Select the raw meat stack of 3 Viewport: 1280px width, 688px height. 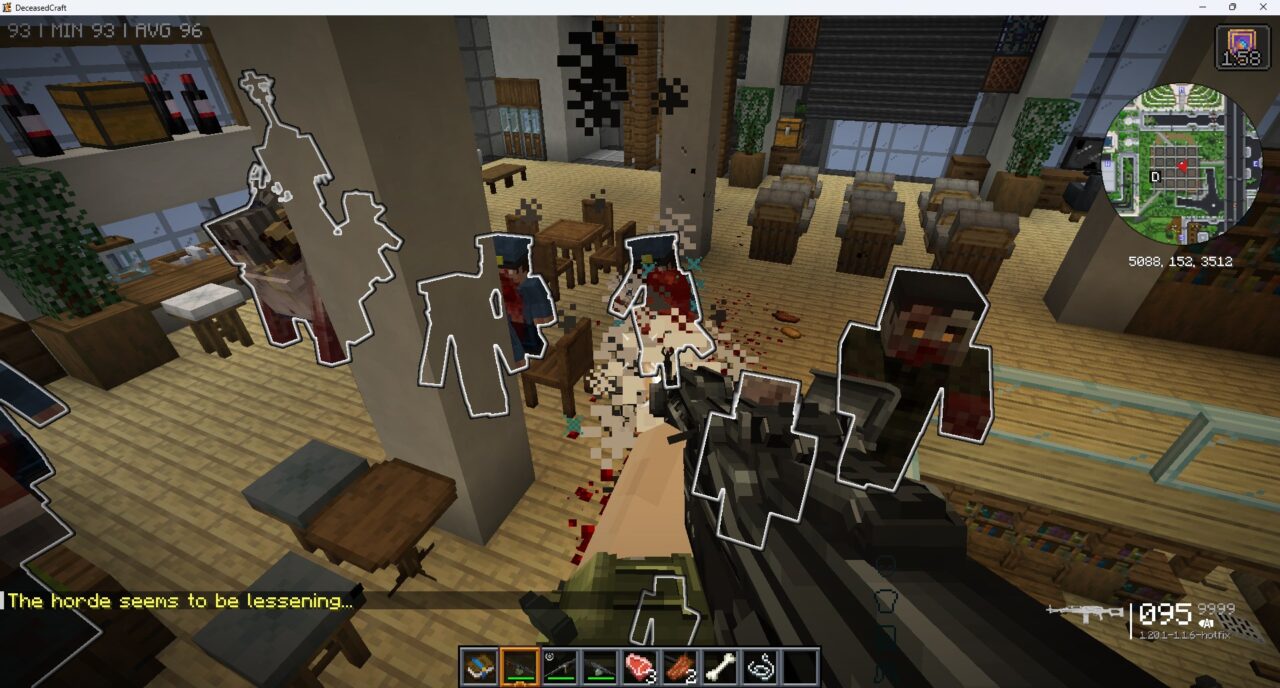639,667
